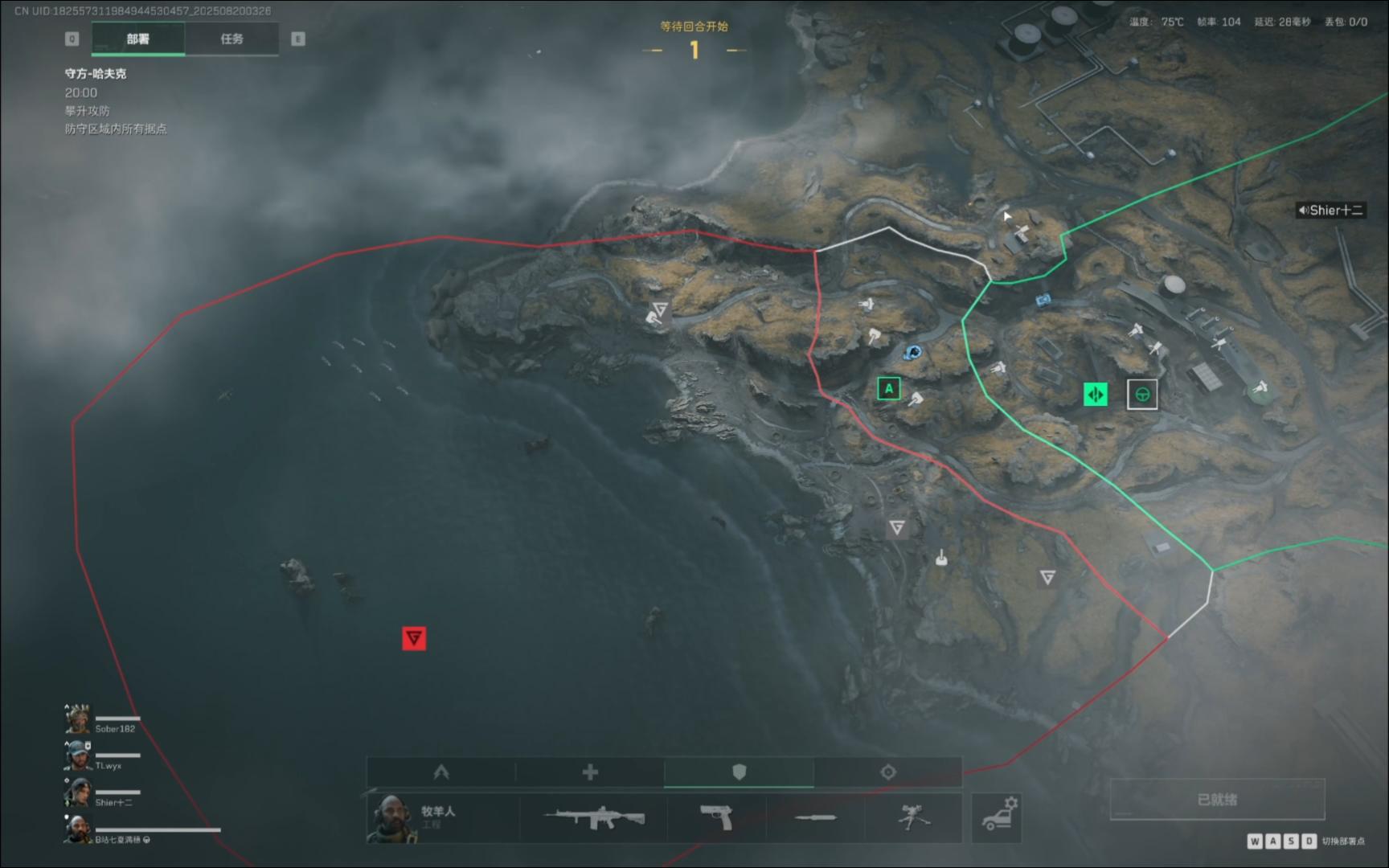The width and height of the screenshot is (1389, 868).
Task: Select the engineer class shield tab
Action: [x=739, y=772]
